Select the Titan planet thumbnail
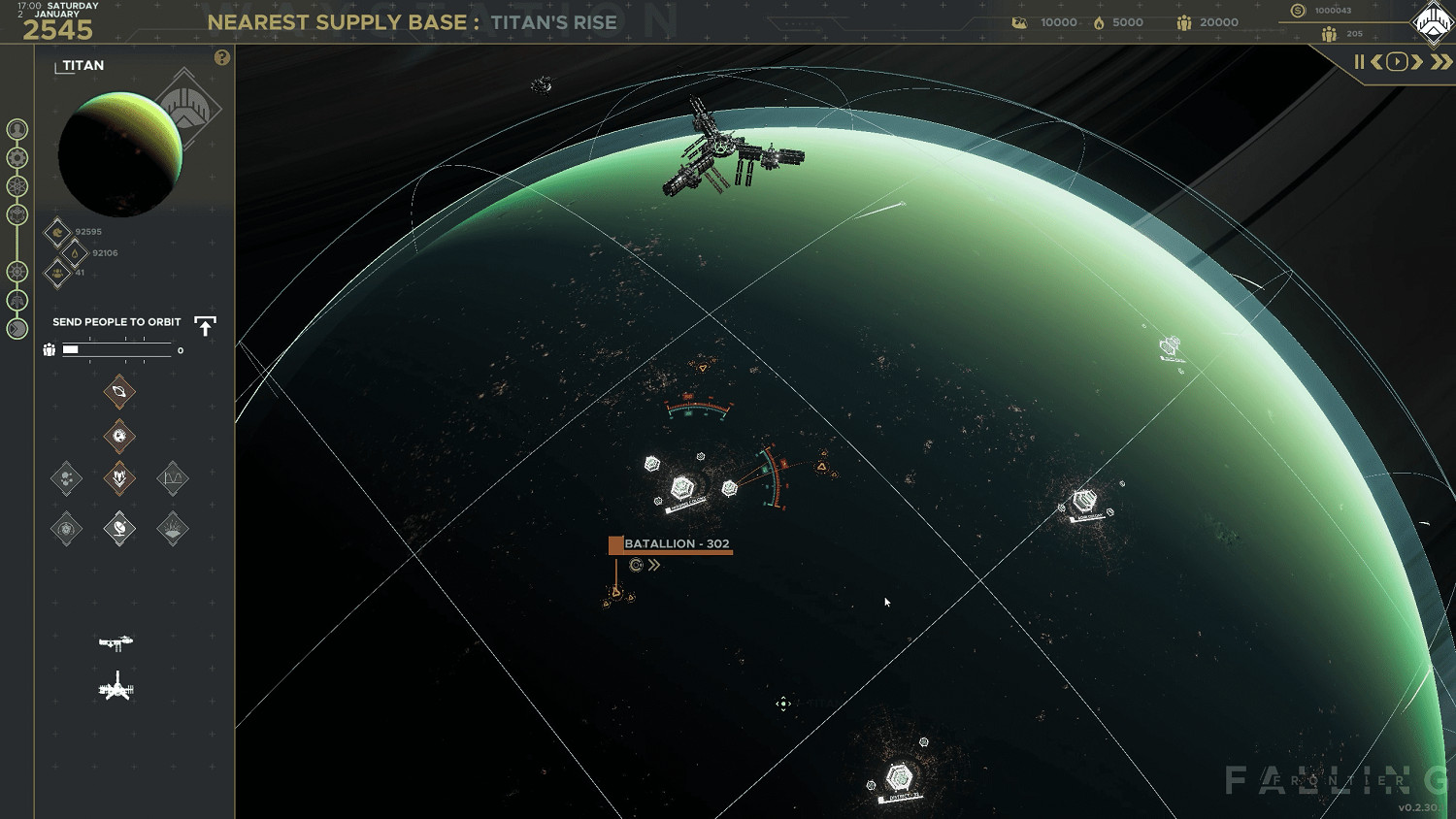 pyautogui.click(x=120, y=153)
